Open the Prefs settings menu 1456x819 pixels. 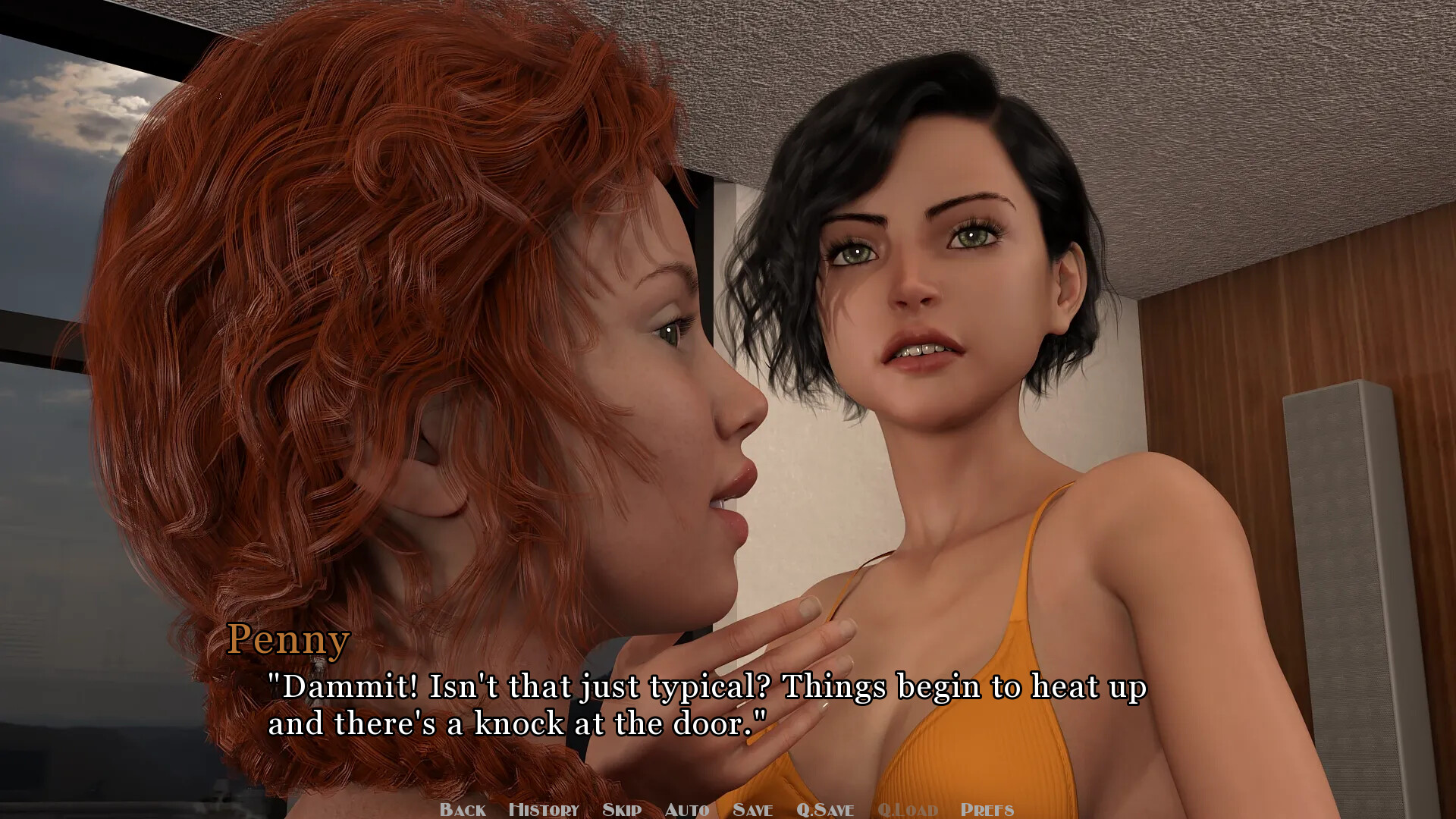coord(987,809)
